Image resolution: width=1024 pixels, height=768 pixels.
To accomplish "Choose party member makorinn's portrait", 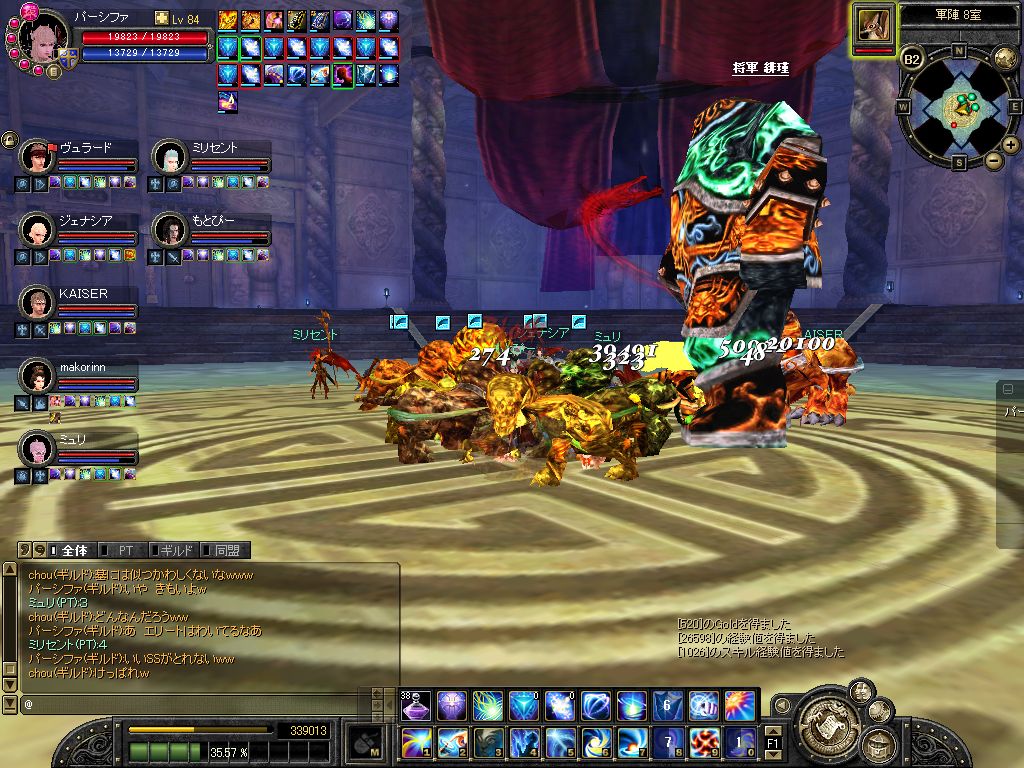I will 36,377.
